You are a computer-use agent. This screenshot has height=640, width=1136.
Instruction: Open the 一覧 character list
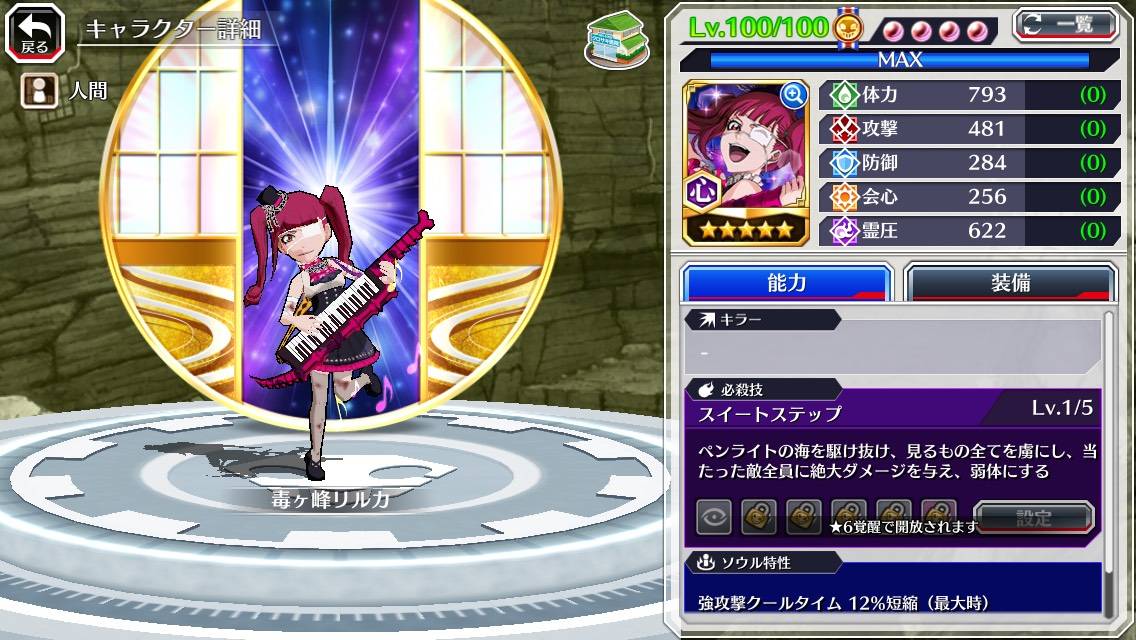point(1065,24)
